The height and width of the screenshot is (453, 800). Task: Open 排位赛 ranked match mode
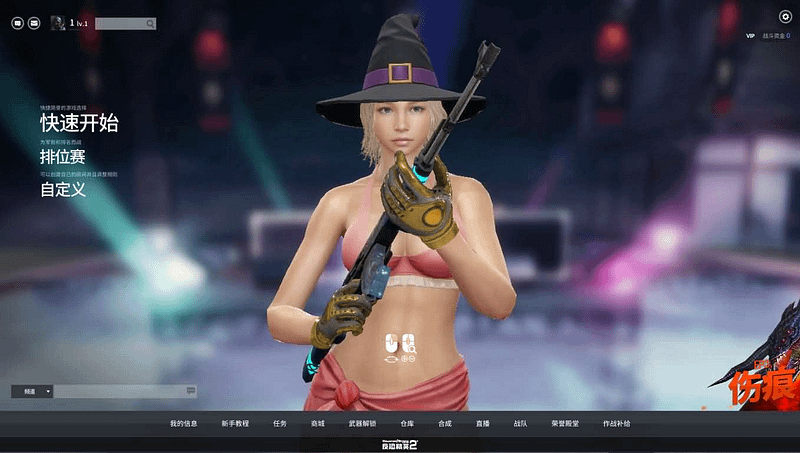63,157
